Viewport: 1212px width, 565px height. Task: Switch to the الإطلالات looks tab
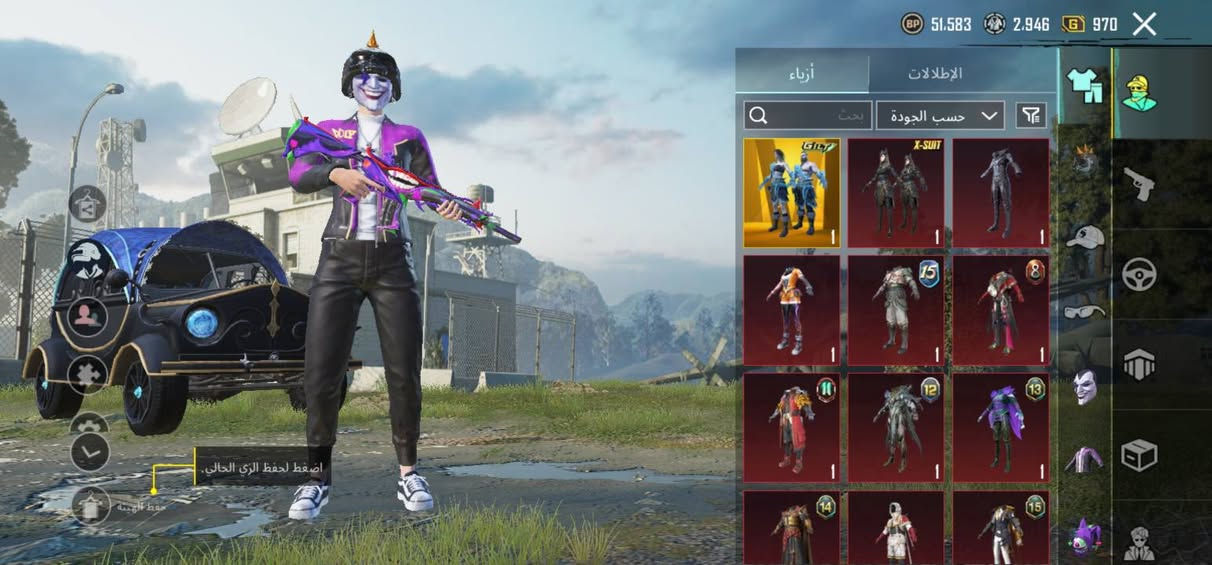point(935,73)
